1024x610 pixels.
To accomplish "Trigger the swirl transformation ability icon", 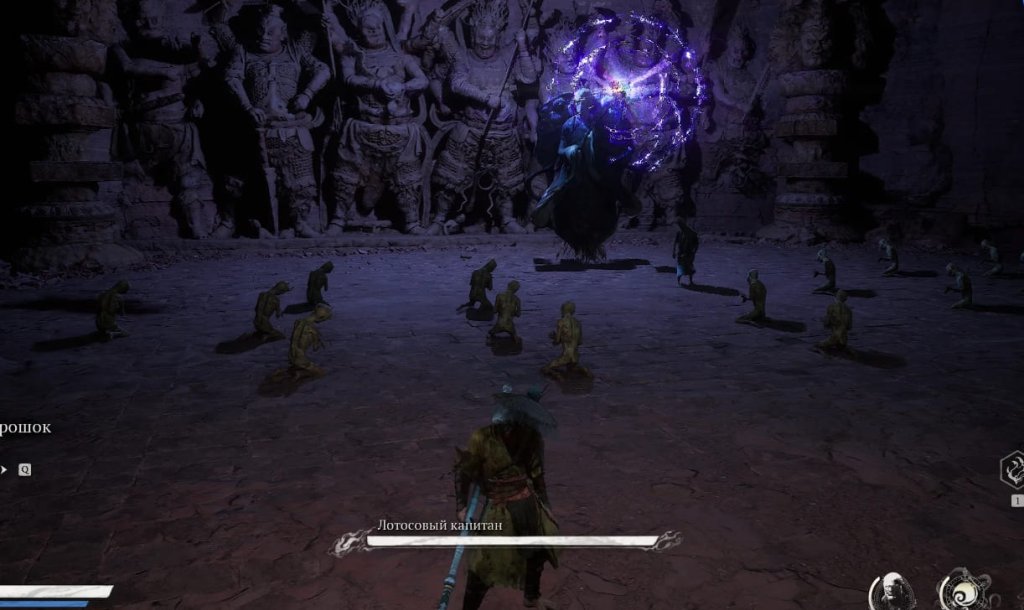I will (962, 590).
